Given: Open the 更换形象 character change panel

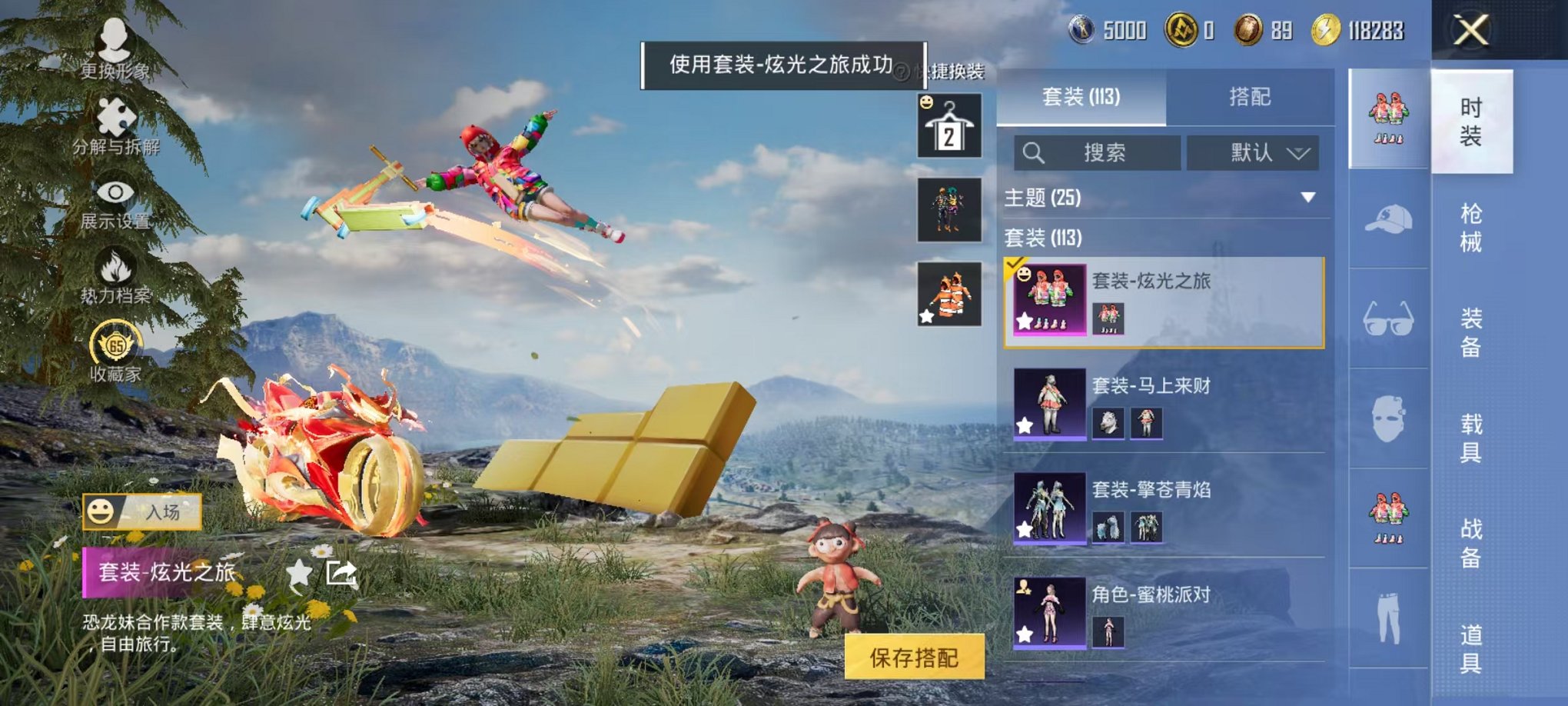Looking at the screenshot, I should [x=112, y=46].
